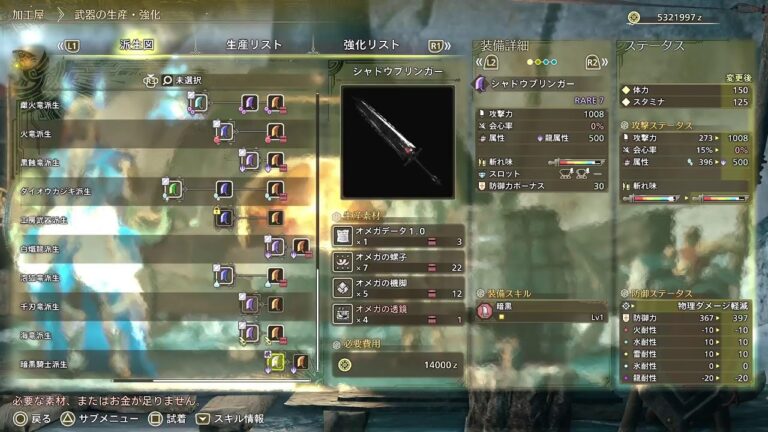Switch to the 派生図 upgrade tree tab

click(137, 45)
